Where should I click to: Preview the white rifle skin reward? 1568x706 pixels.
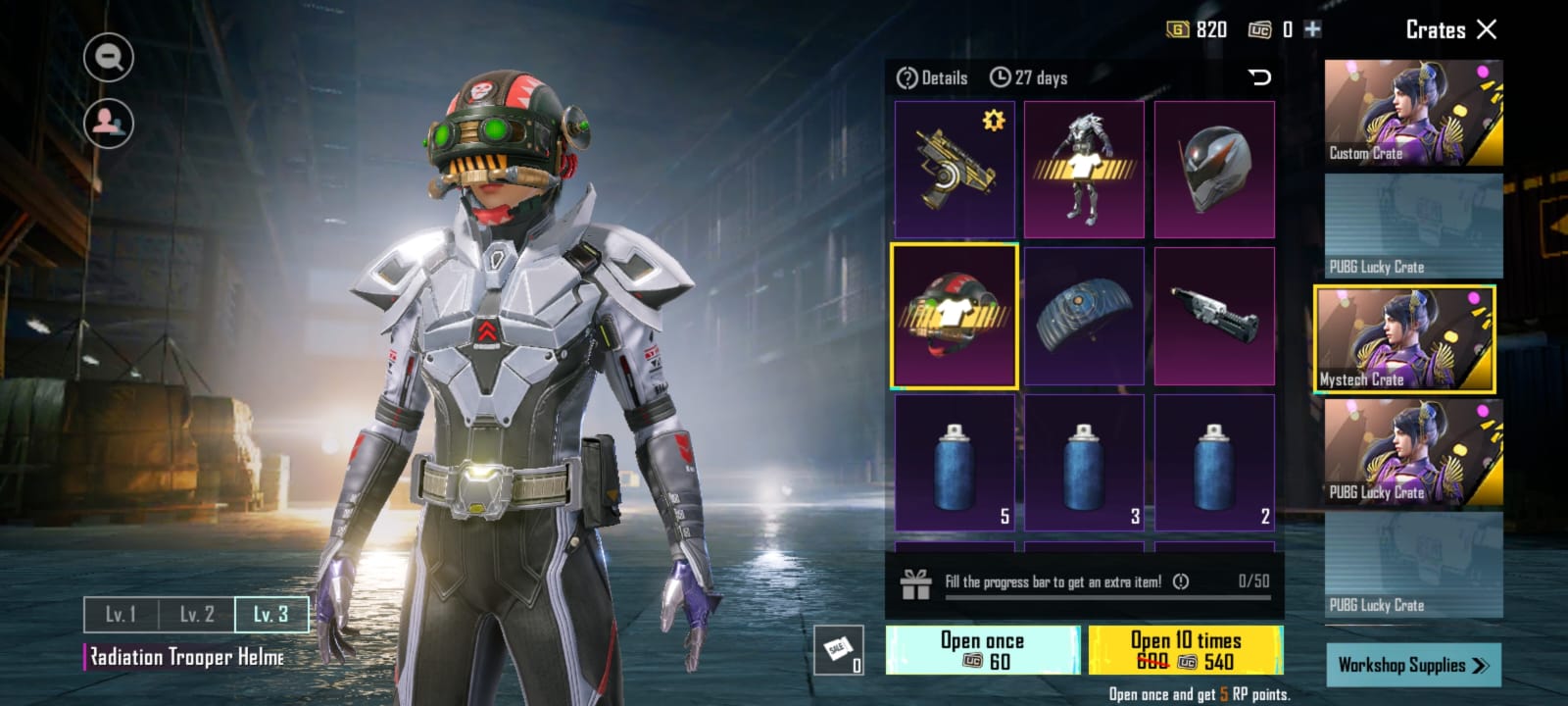click(1214, 316)
